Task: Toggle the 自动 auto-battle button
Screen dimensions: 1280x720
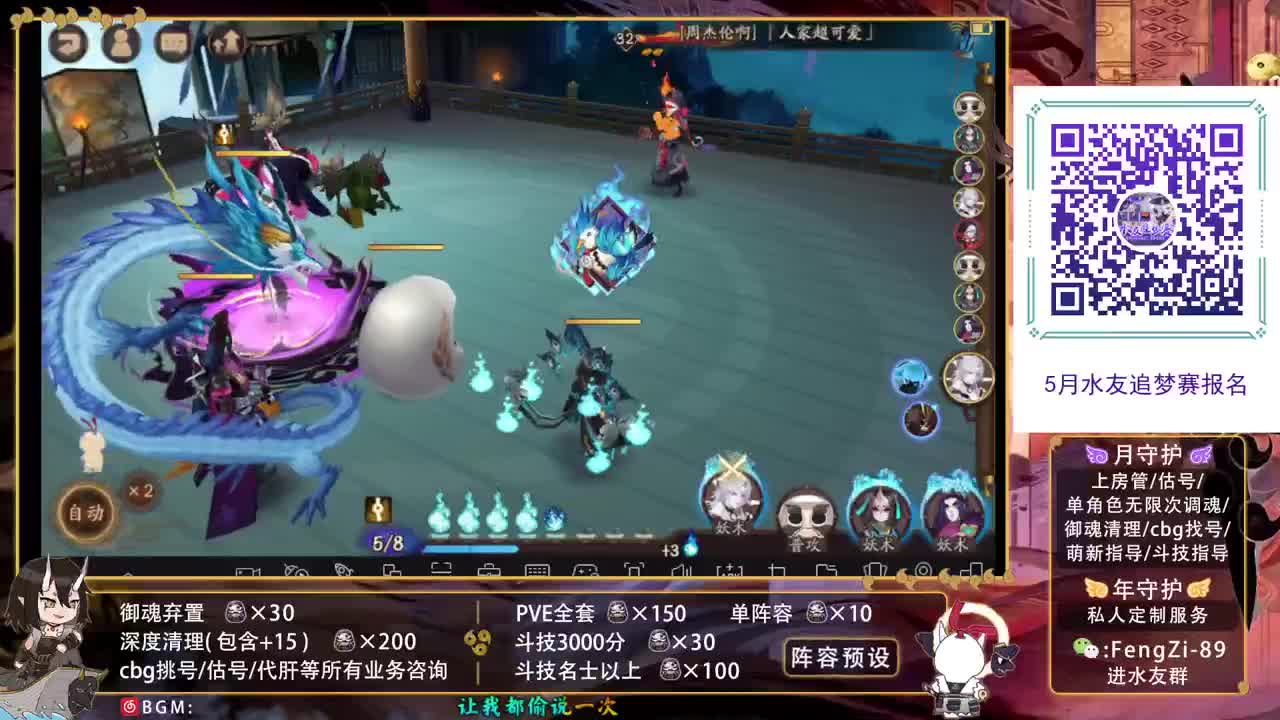Action: pyautogui.click(x=85, y=513)
